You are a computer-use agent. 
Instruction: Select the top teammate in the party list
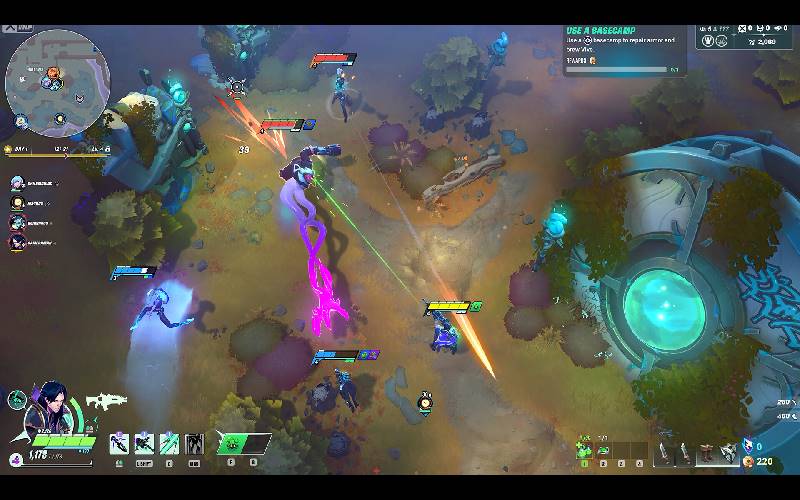coord(18,183)
